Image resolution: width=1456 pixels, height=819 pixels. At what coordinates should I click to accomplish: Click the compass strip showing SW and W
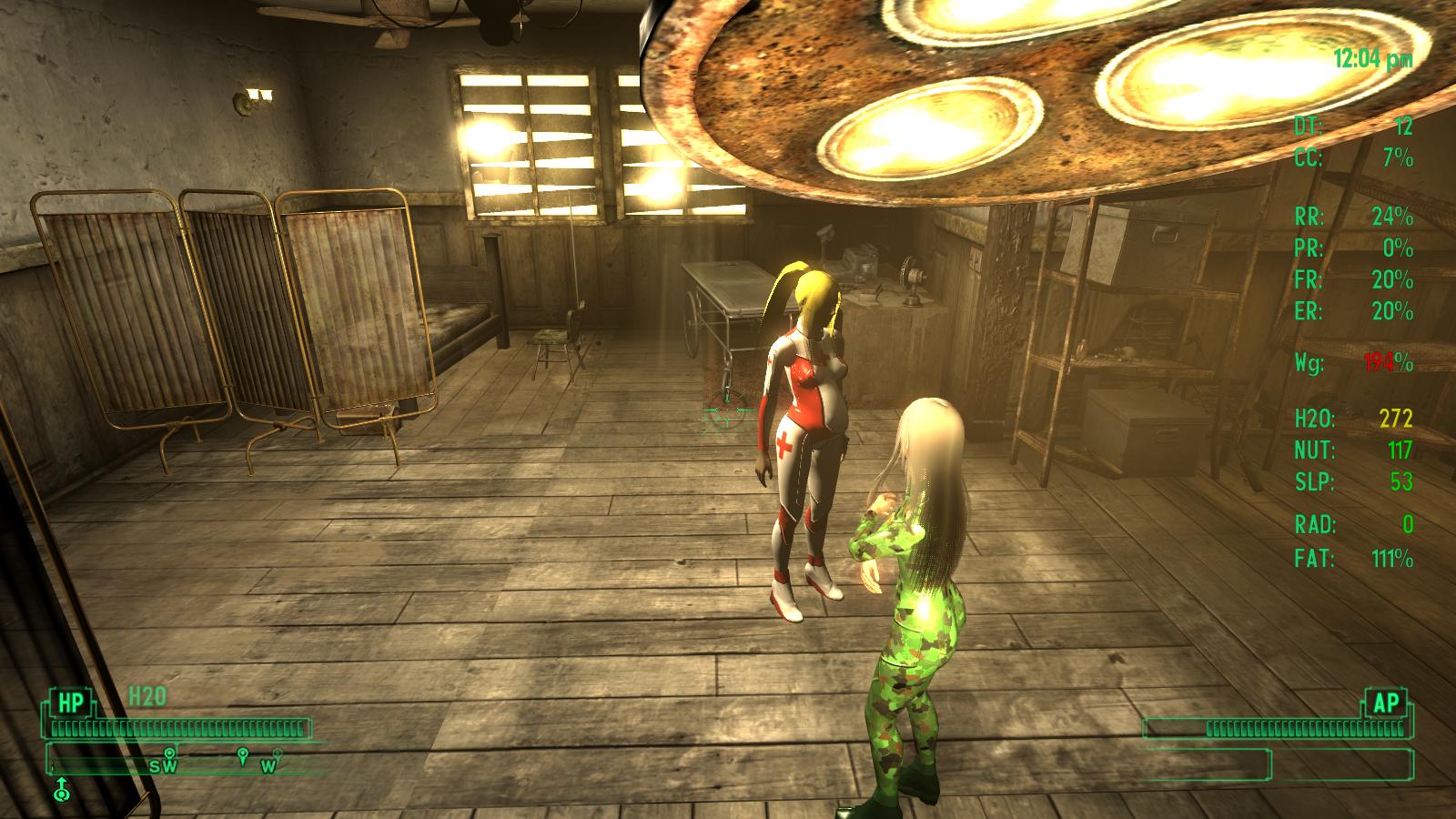click(x=187, y=760)
